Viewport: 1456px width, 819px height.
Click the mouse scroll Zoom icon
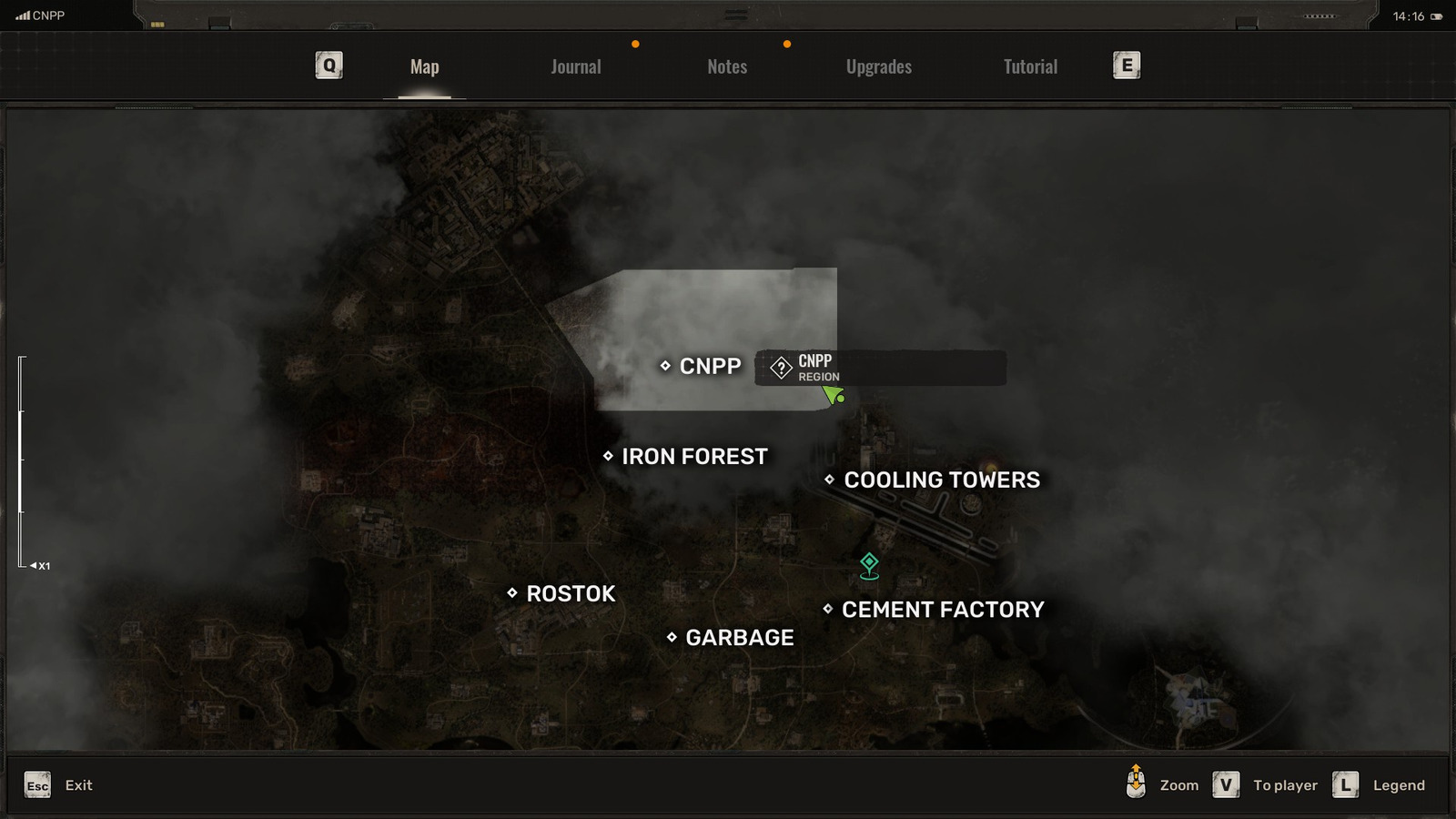[x=1135, y=784]
